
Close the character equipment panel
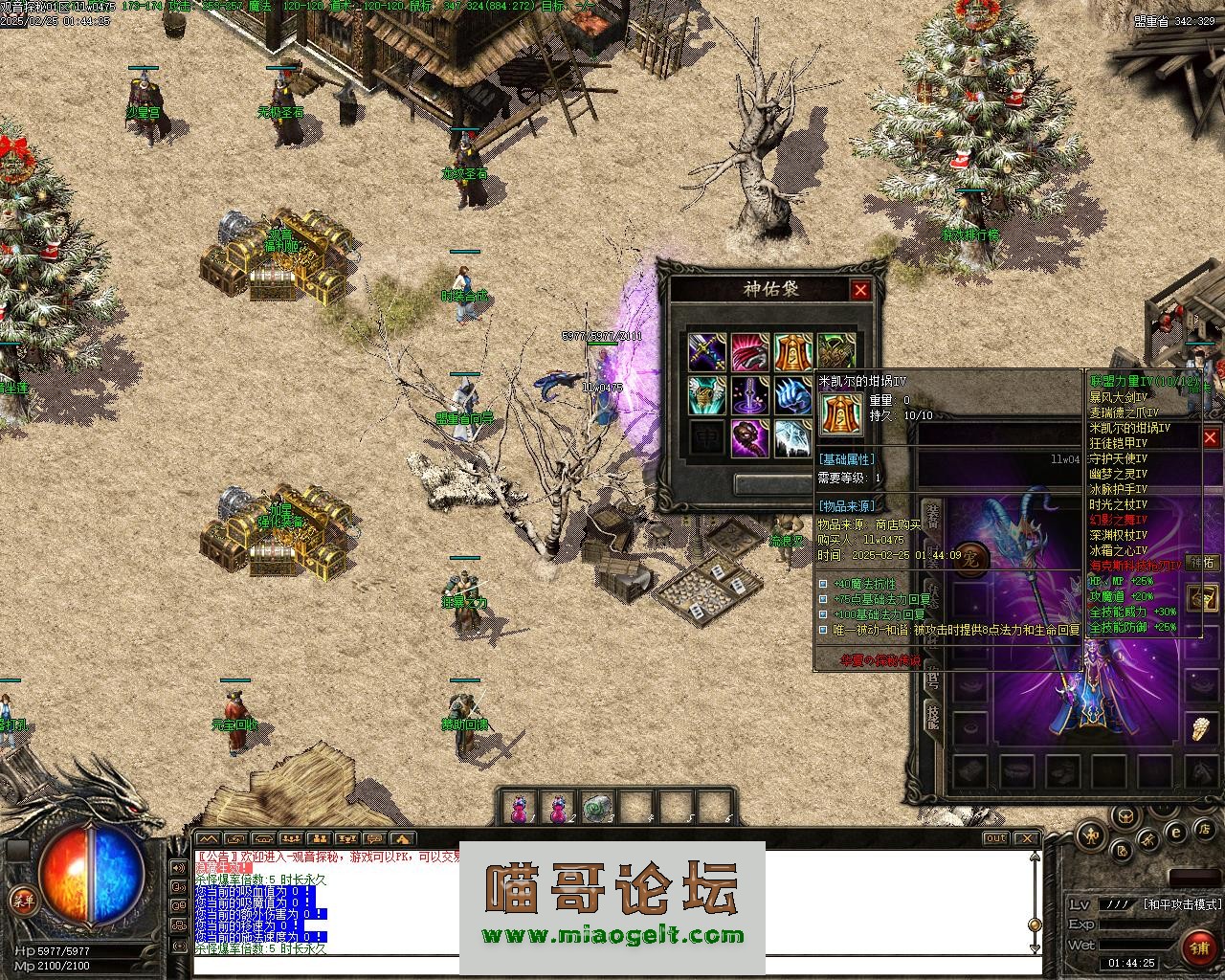pyautogui.click(x=1212, y=437)
